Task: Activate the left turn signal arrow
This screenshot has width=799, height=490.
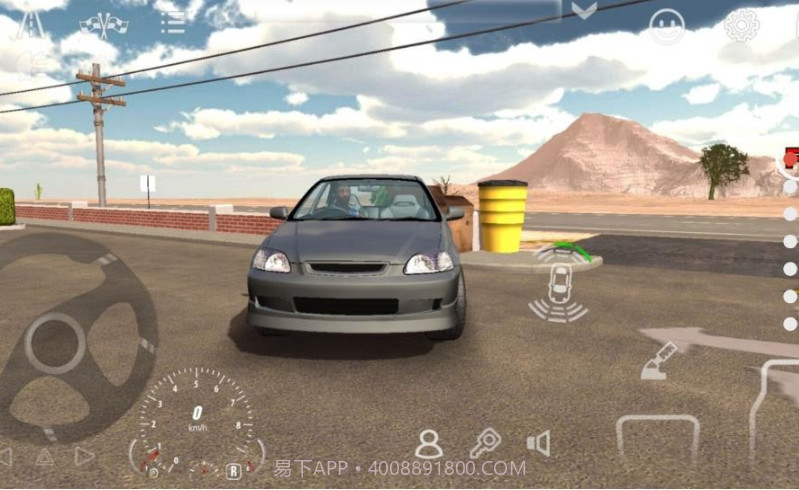Action: click(5, 457)
